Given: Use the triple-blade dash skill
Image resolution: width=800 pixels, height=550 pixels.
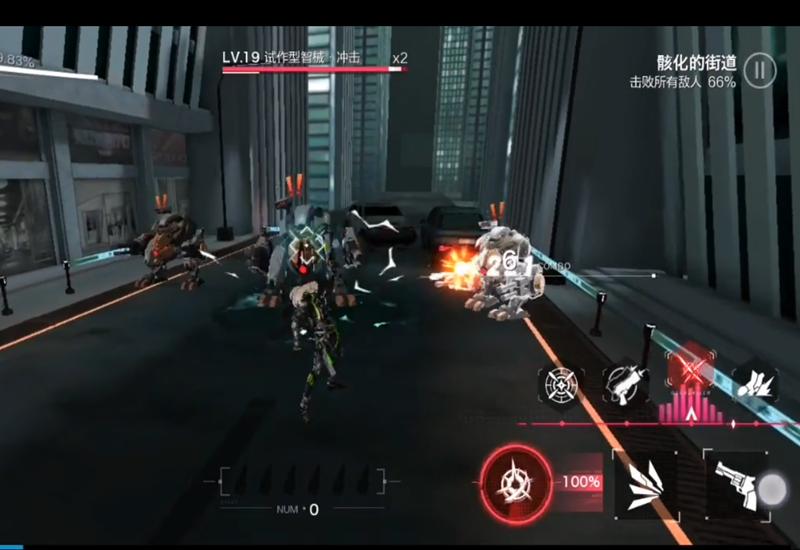Looking at the screenshot, I should (x=643, y=483).
